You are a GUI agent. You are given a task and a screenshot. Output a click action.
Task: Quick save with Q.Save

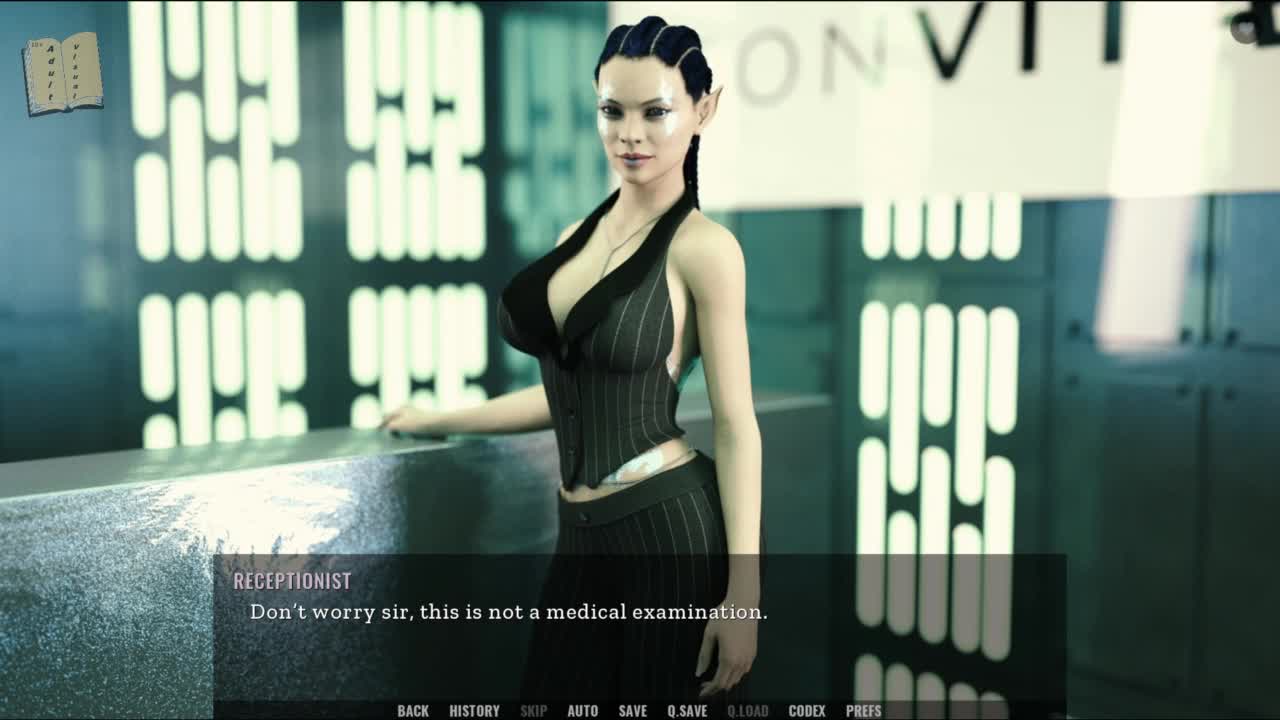(687, 711)
